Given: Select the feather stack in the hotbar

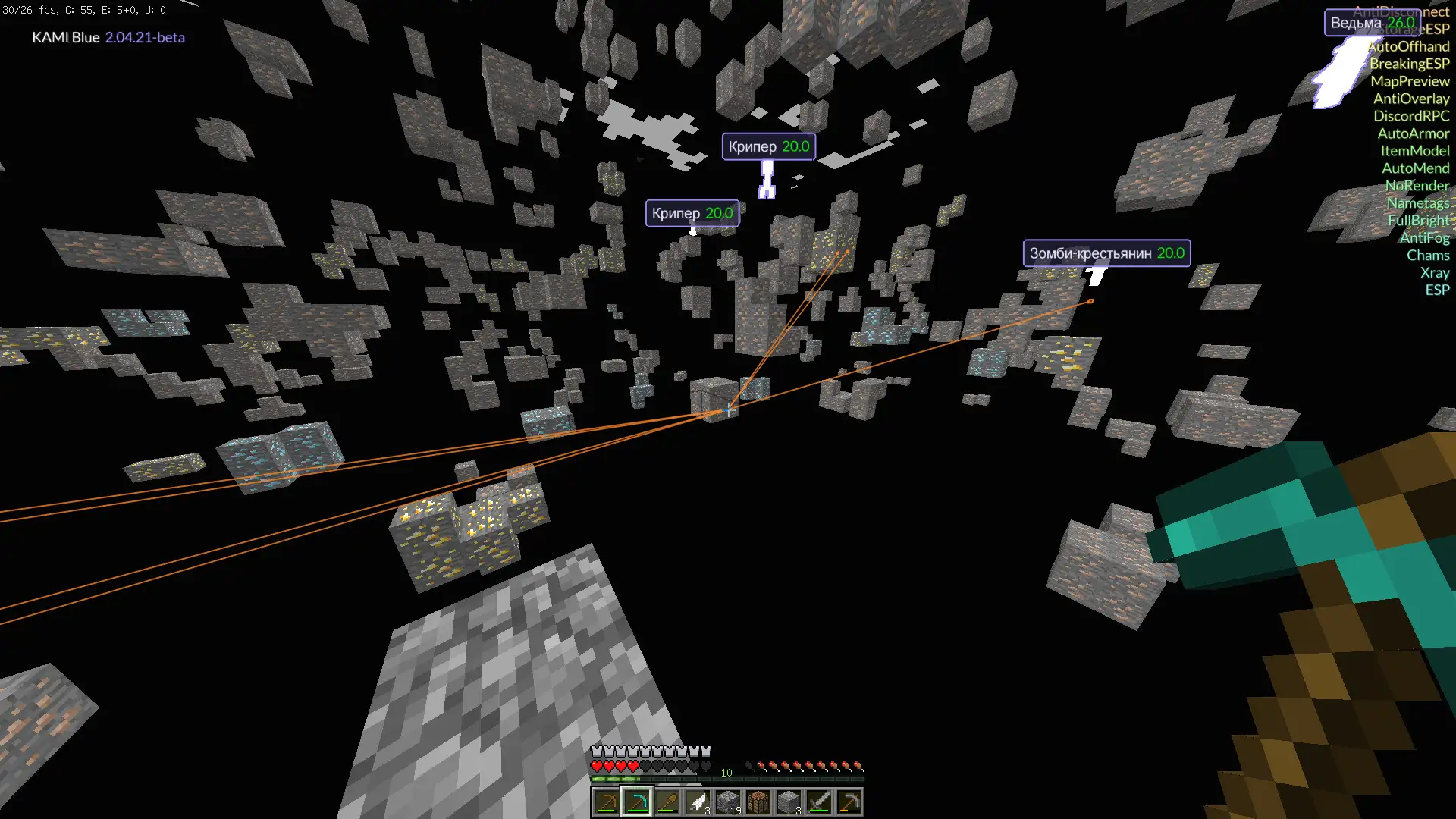Looking at the screenshot, I should pos(697,802).
